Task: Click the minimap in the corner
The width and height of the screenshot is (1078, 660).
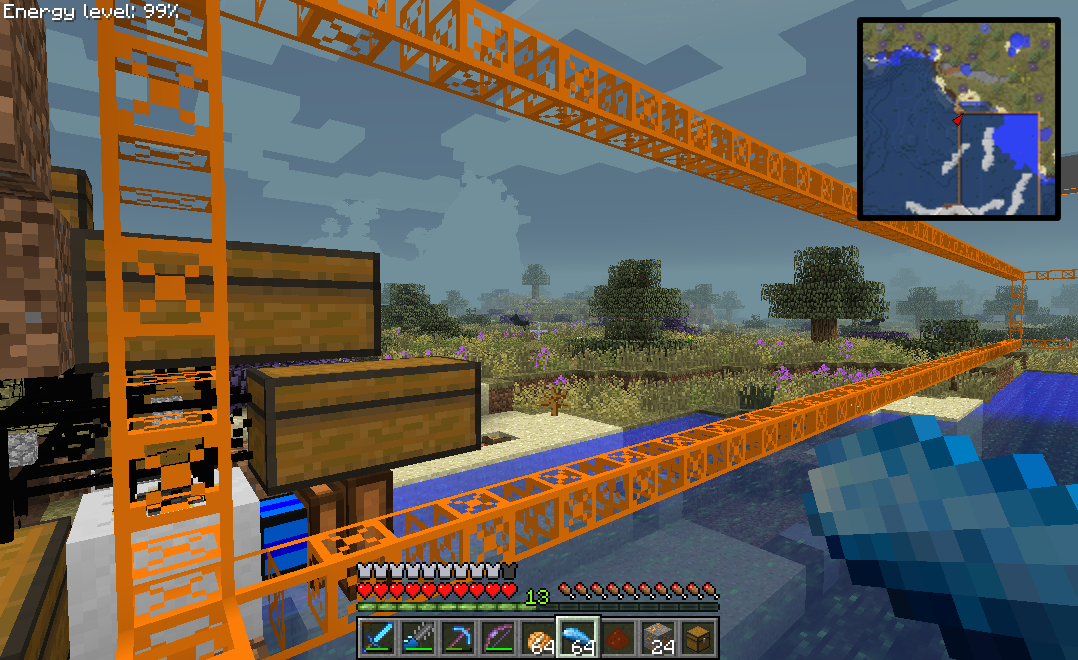Action: [958, 117]
